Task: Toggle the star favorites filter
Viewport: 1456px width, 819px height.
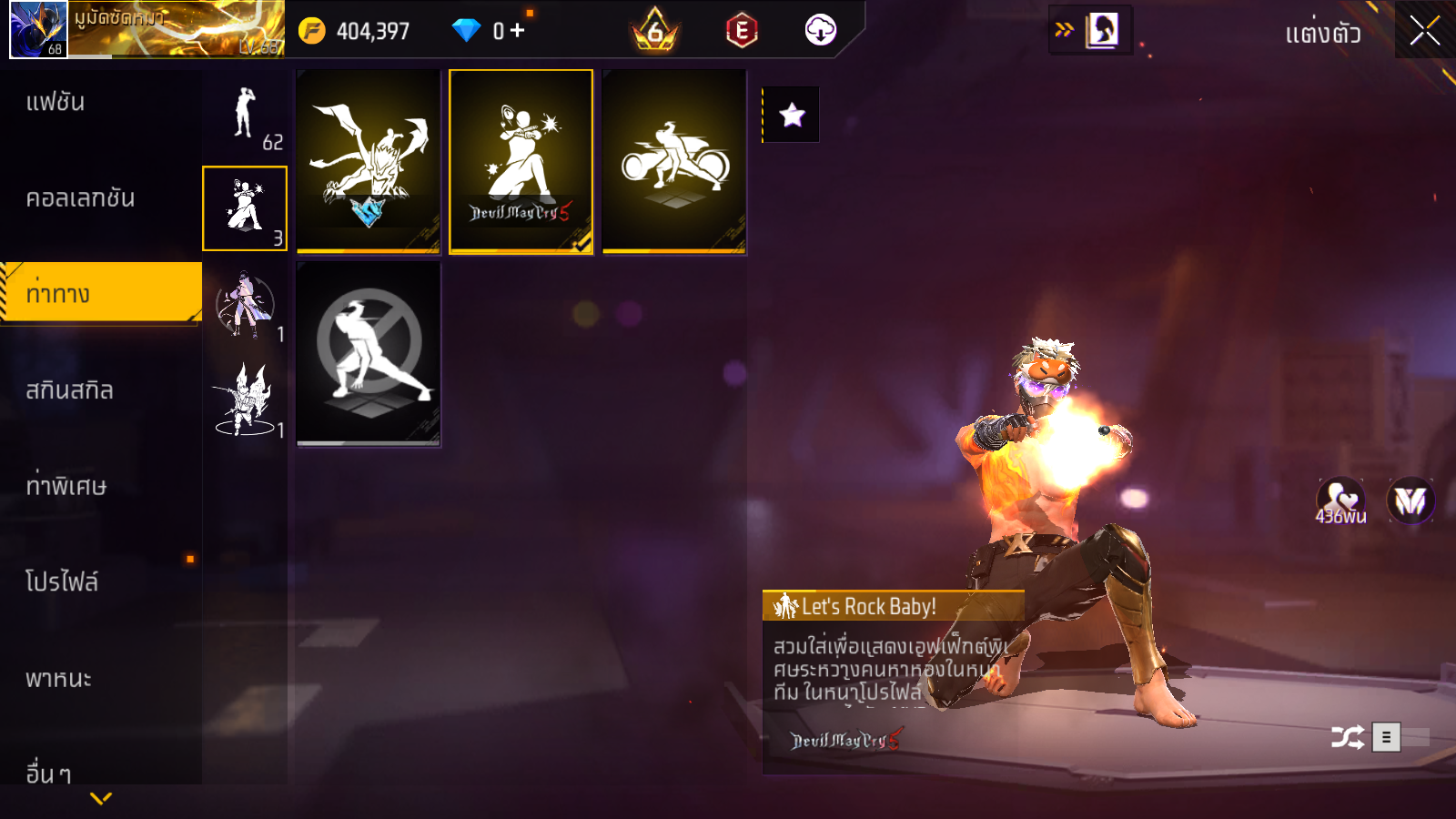Action: (792, 115)
